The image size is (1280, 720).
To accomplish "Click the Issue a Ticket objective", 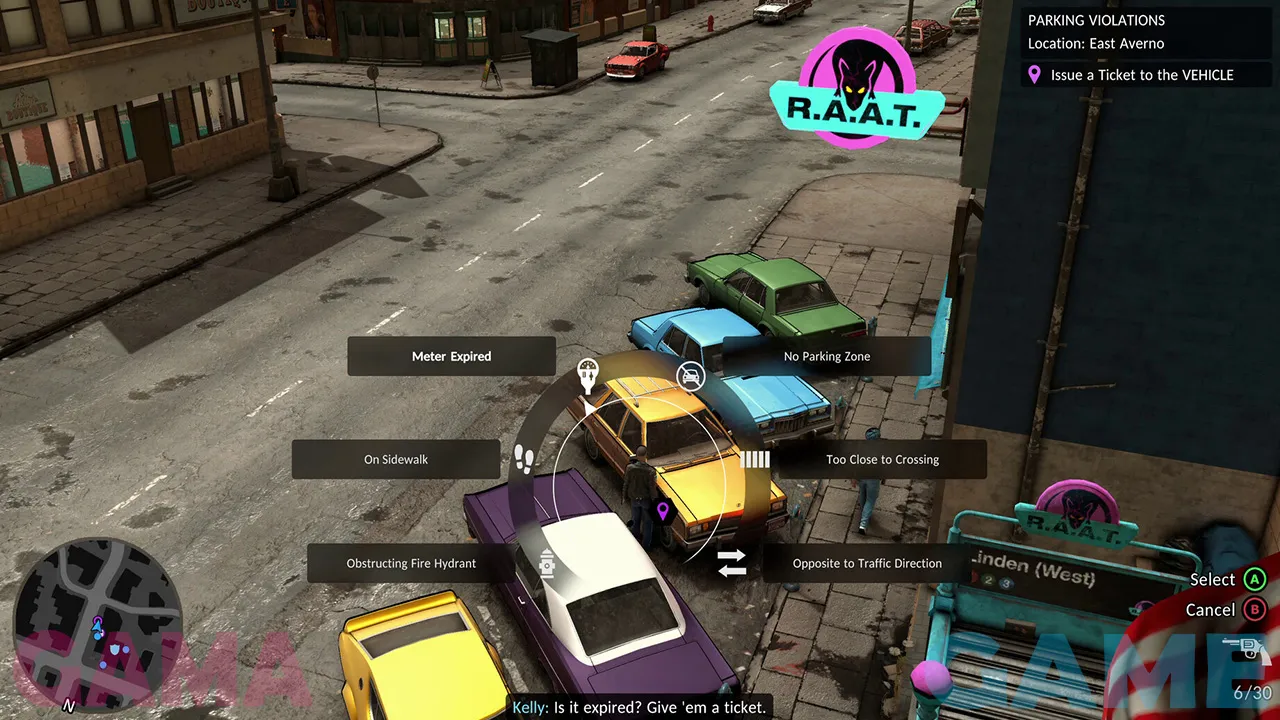I will [1141, 75].
